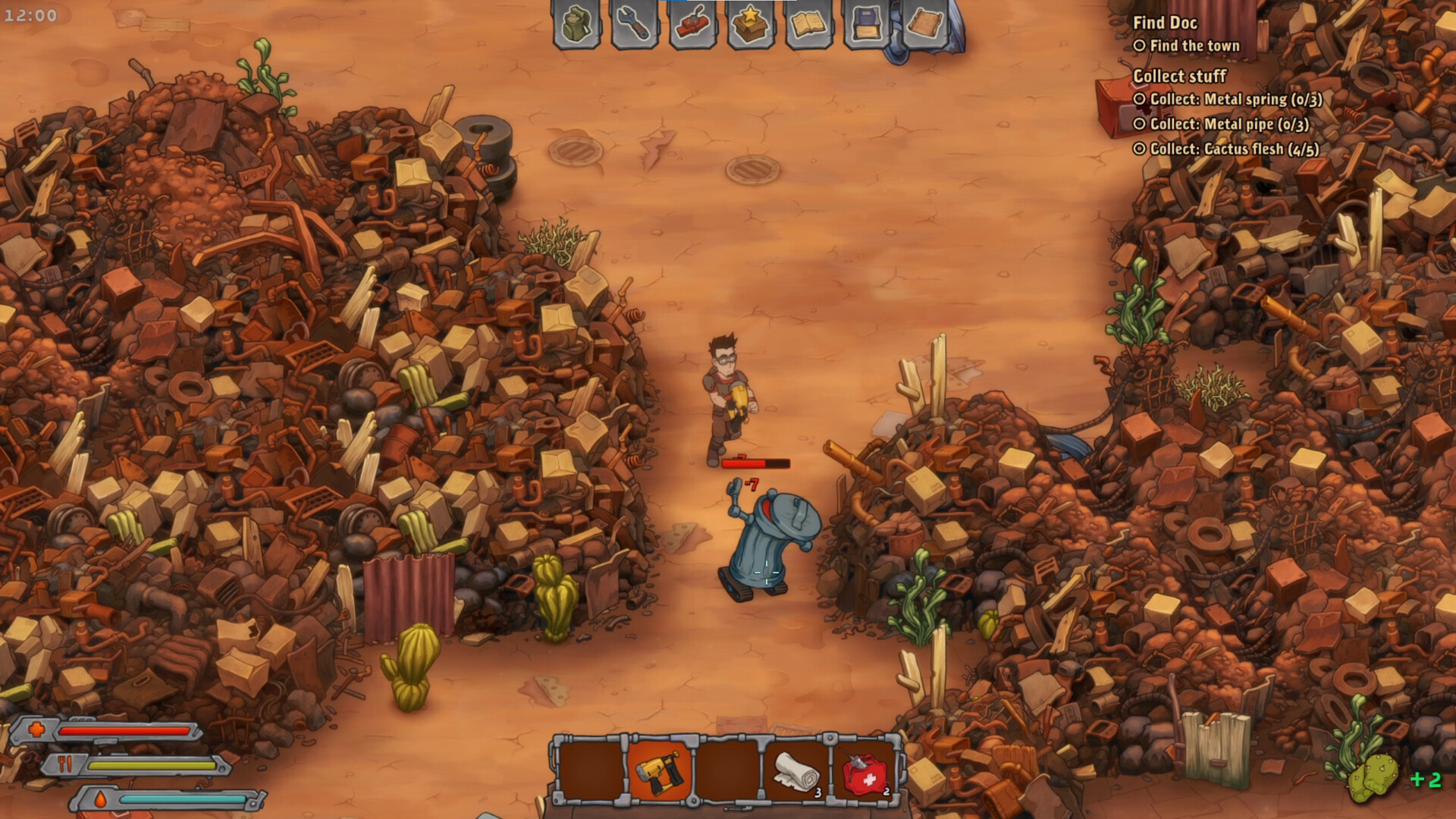
Task: Click the Collect Cactus flesh objective
Action: click(x=1234, y=149)
